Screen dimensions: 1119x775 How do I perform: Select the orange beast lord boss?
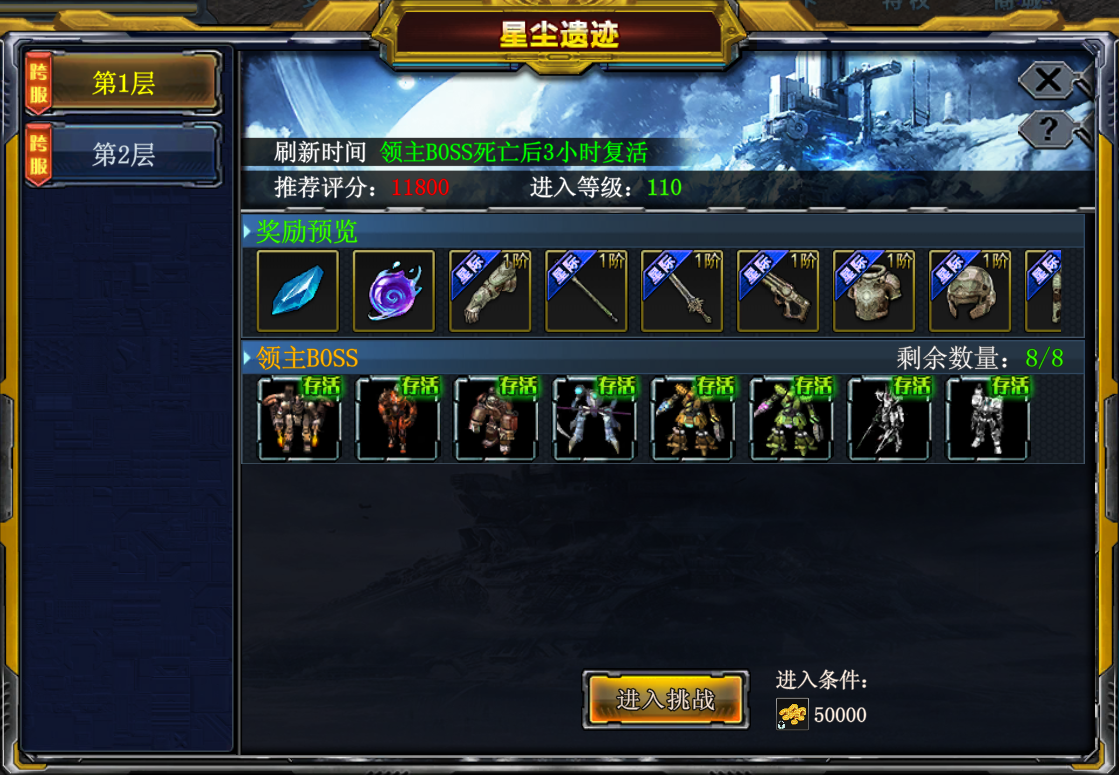click(398, 418)
